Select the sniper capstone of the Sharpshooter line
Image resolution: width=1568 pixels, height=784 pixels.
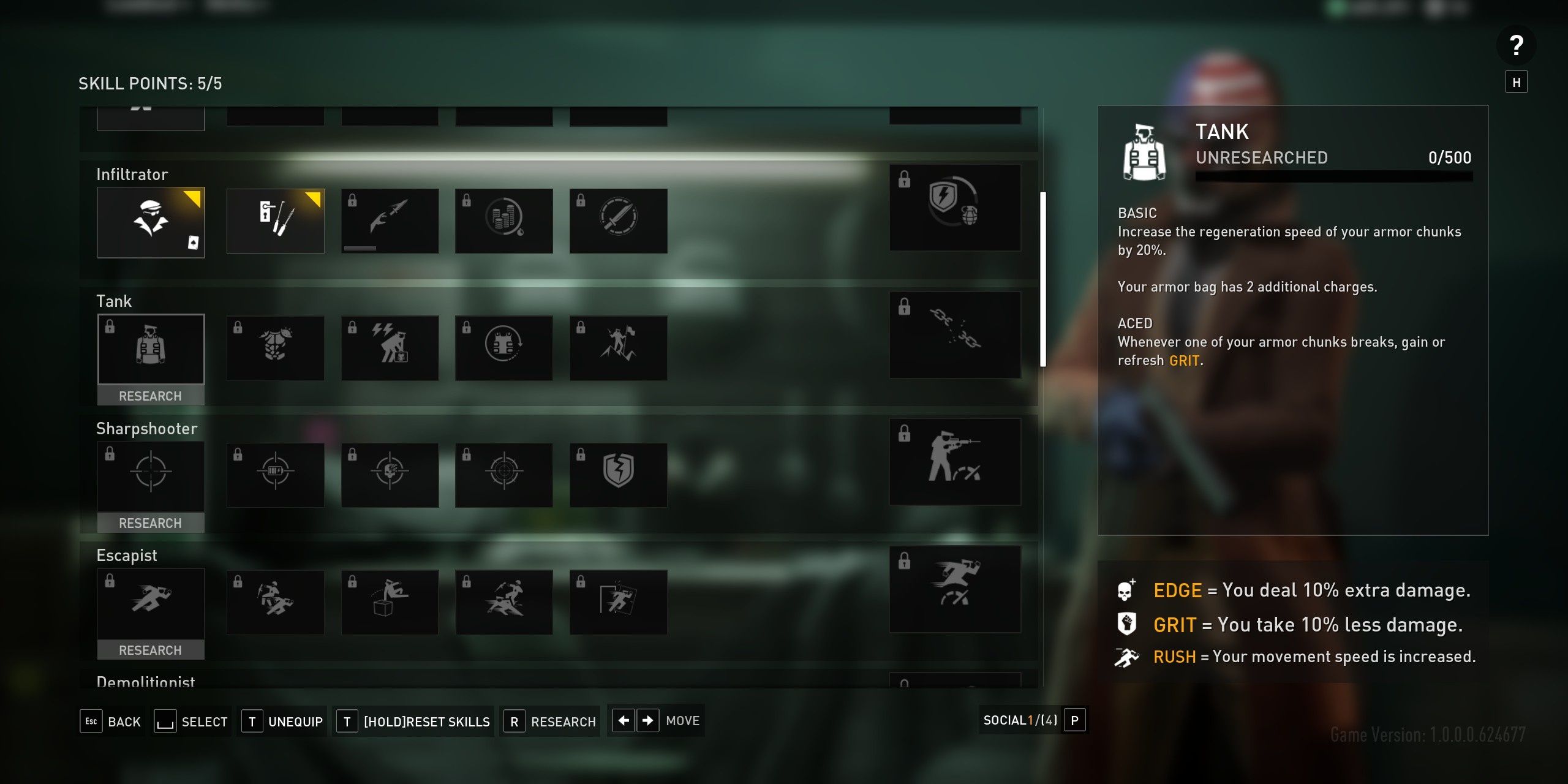[956, 462]
